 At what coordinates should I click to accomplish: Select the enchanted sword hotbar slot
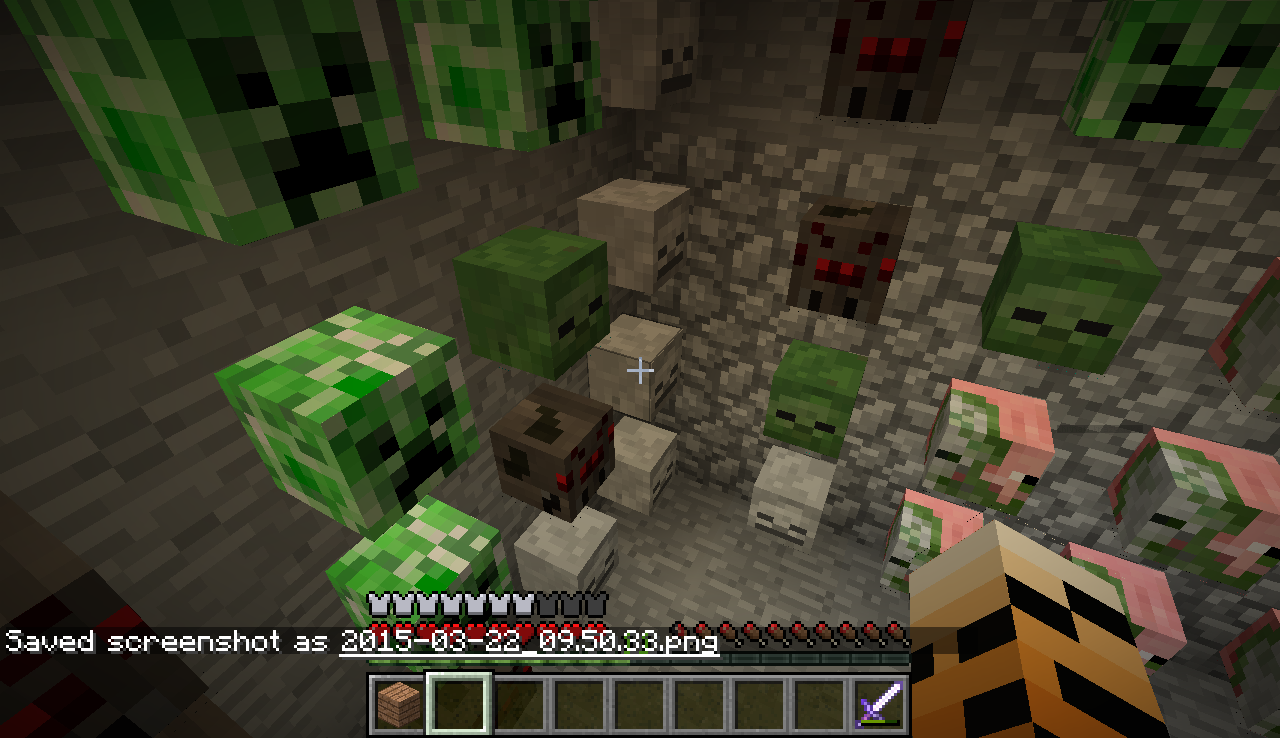[880, 704]
